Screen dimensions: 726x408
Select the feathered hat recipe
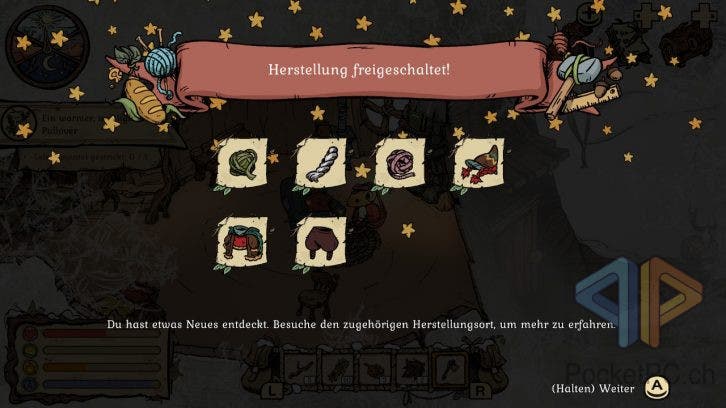click(477, 162)
